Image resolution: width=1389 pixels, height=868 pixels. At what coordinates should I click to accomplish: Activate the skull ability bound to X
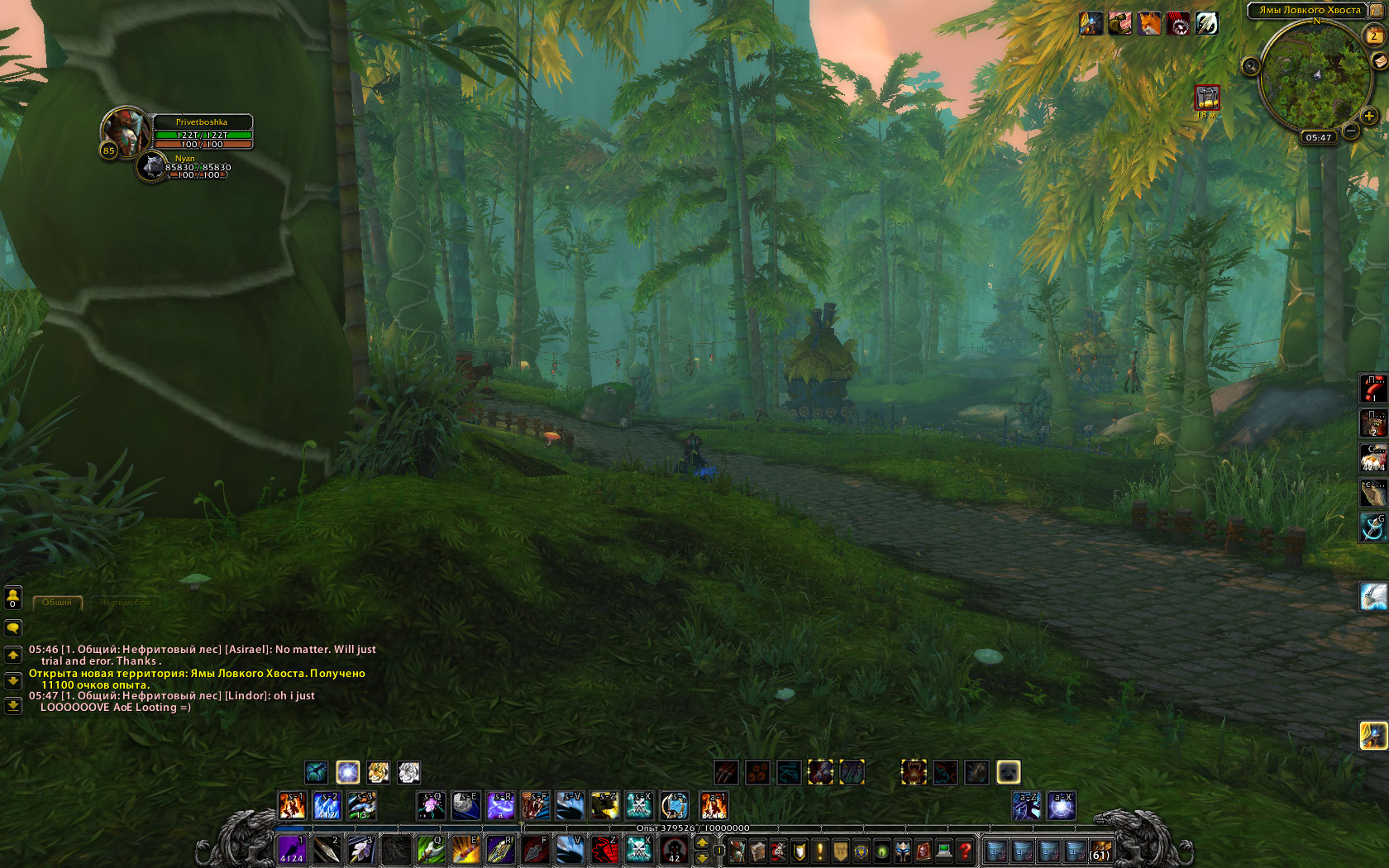[x=638, y=849]
